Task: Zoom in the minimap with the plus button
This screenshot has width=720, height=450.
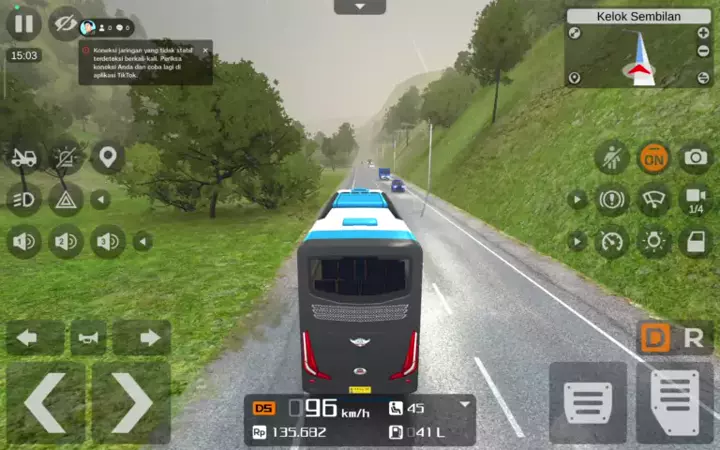Action: [704, 33]
